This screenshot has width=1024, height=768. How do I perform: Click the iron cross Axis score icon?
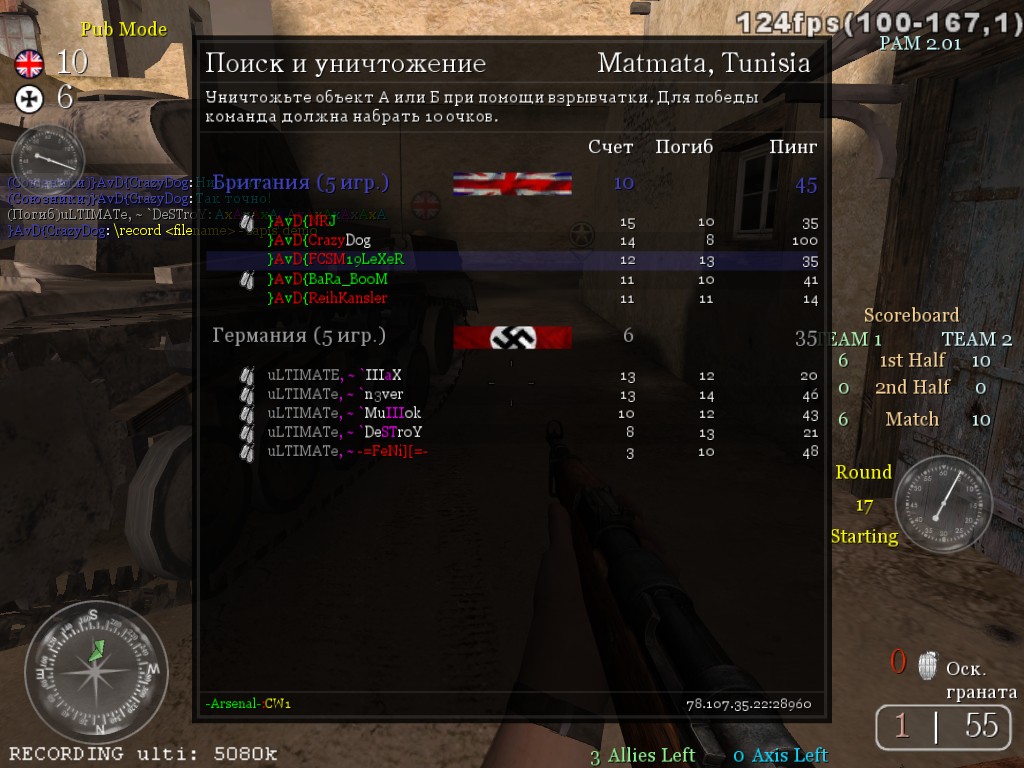click(x=29, y=98)
